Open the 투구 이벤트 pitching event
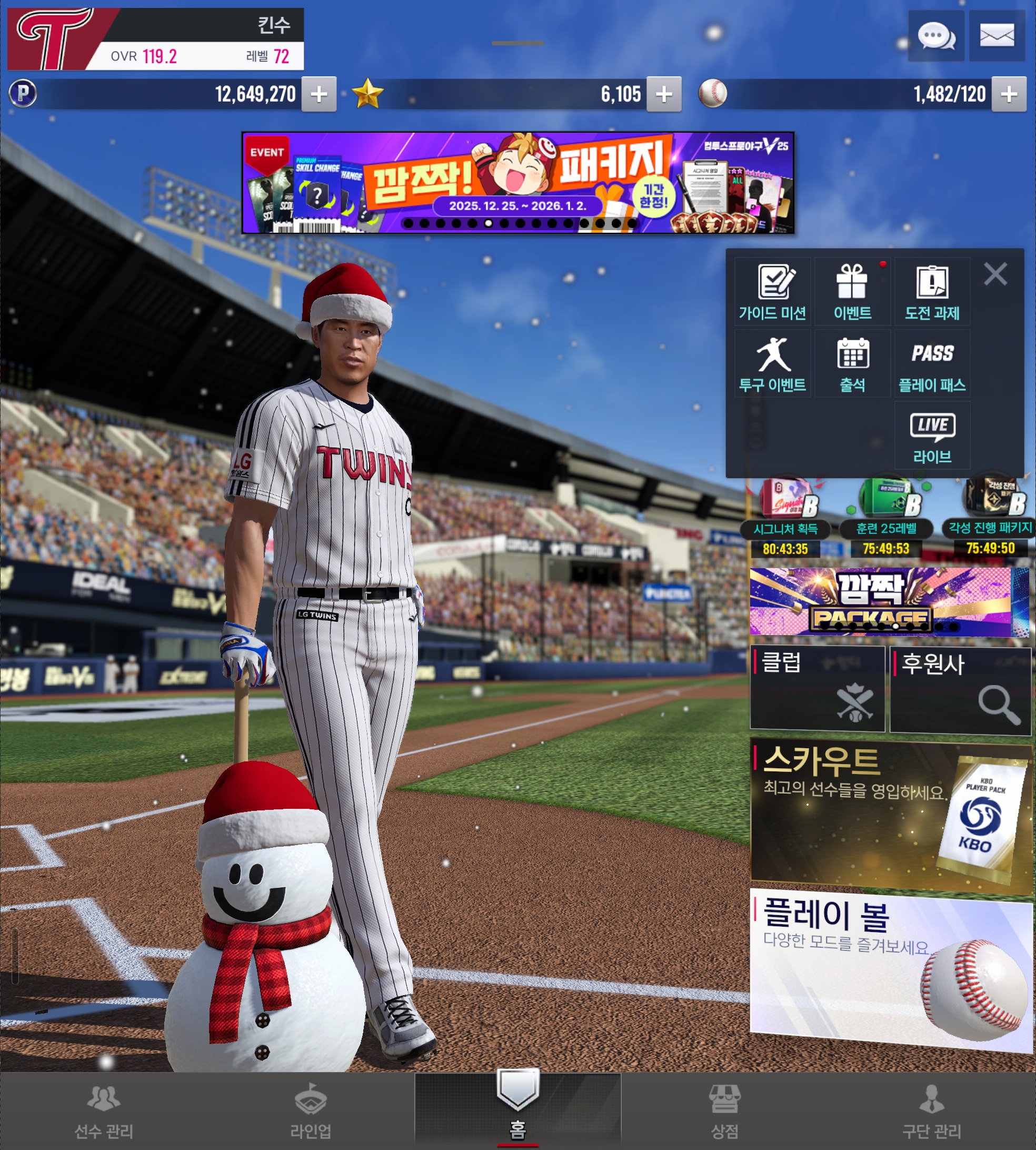Viewport: 1036px width, 1150px height. [x=772, y=364]
